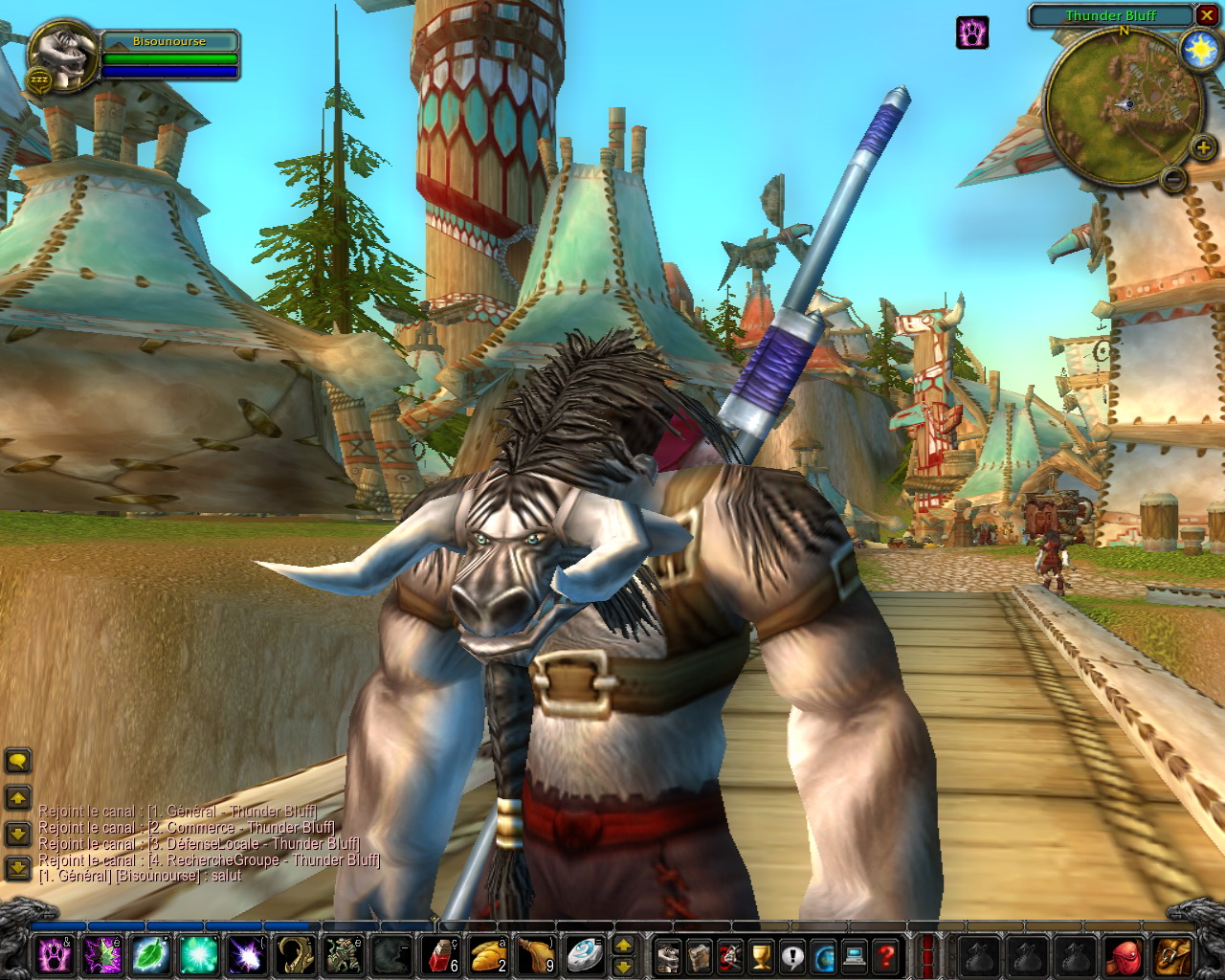Close the minimap with the X button

(1206, 15)
